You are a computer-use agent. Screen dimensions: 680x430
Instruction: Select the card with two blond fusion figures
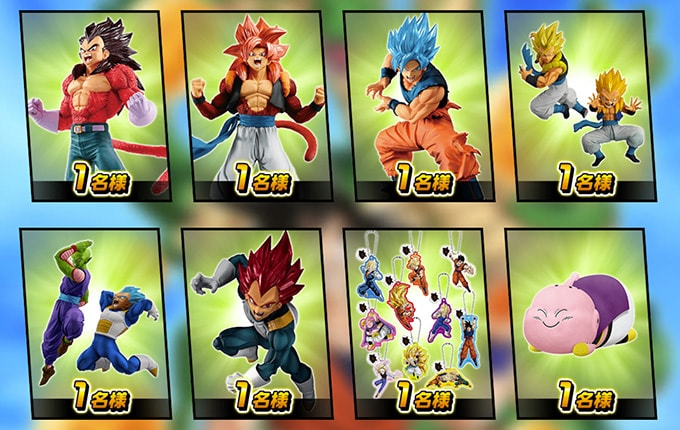pyautogui.click(x=580, y=105)
